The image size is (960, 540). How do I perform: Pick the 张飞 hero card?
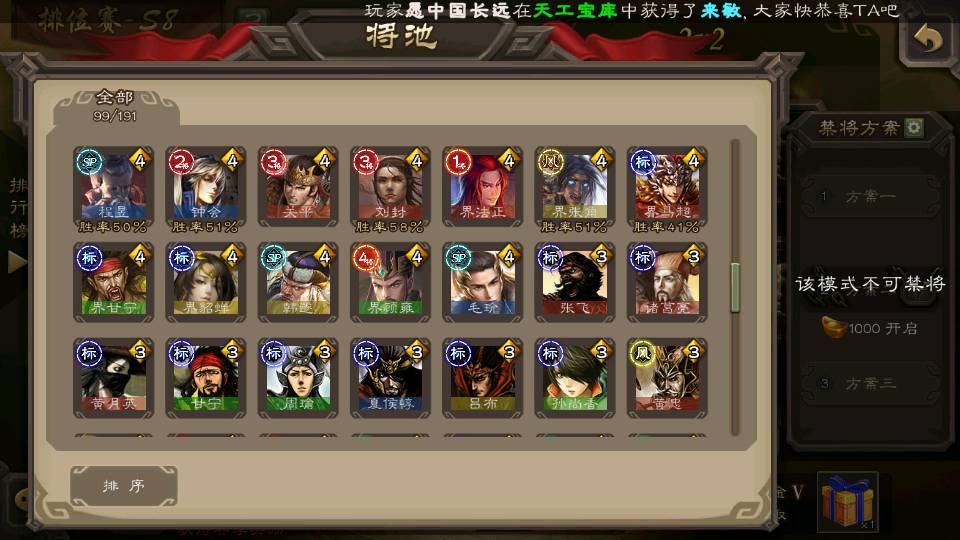click(x=574, y=282)
